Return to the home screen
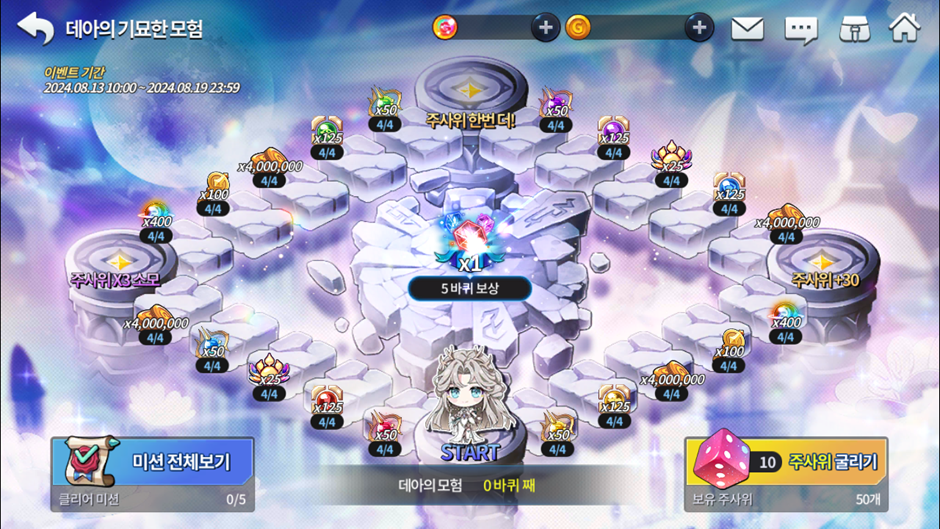 tap(904, 28)
